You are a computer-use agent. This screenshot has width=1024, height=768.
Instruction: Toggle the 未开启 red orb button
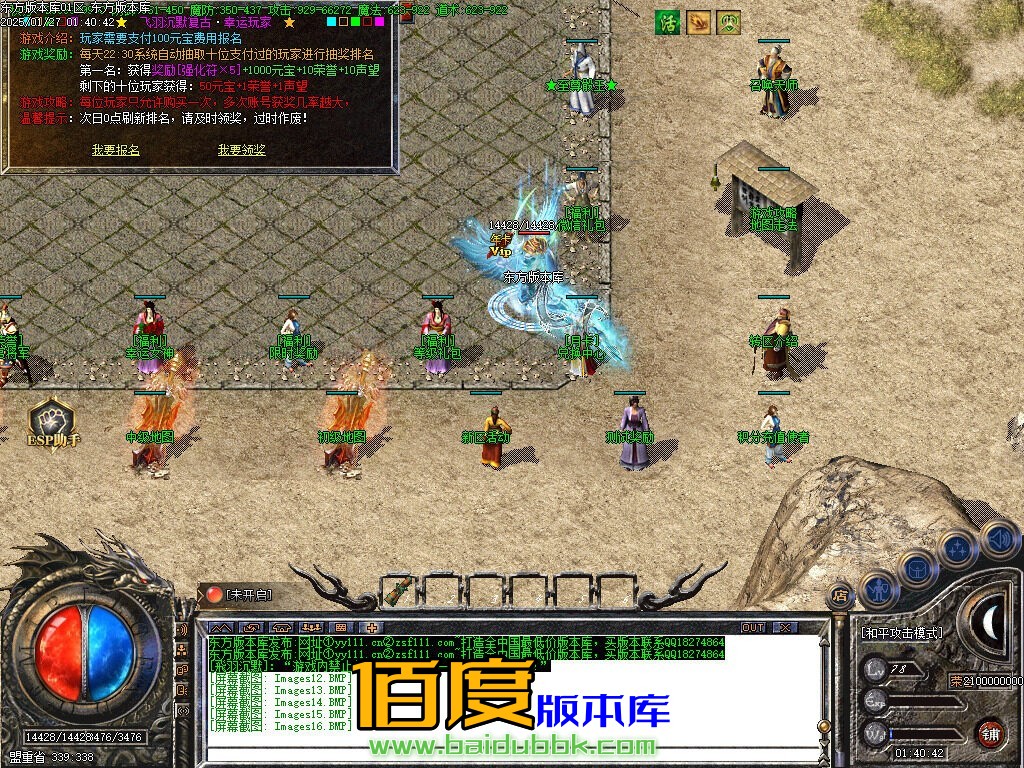click(x=215, y=594)
